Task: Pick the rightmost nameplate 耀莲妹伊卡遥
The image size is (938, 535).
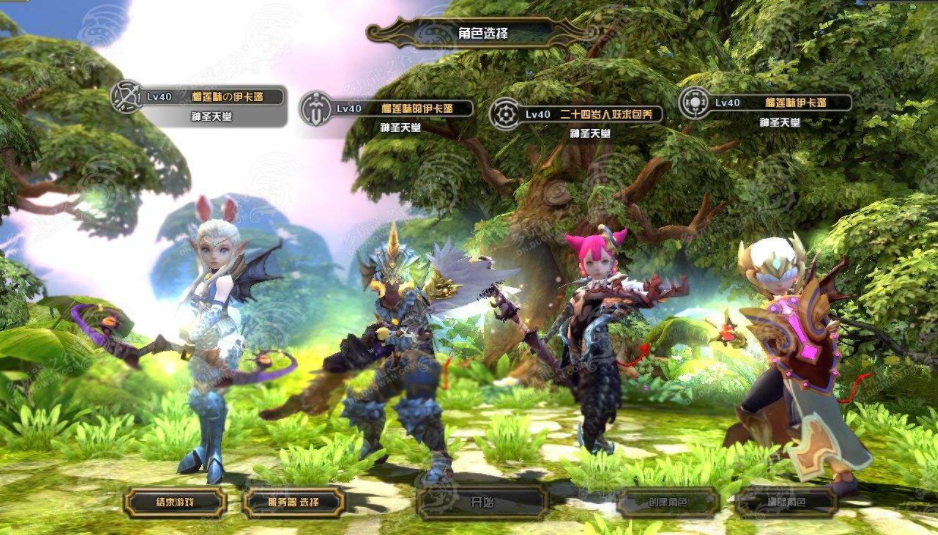Action: pos(765,102)
